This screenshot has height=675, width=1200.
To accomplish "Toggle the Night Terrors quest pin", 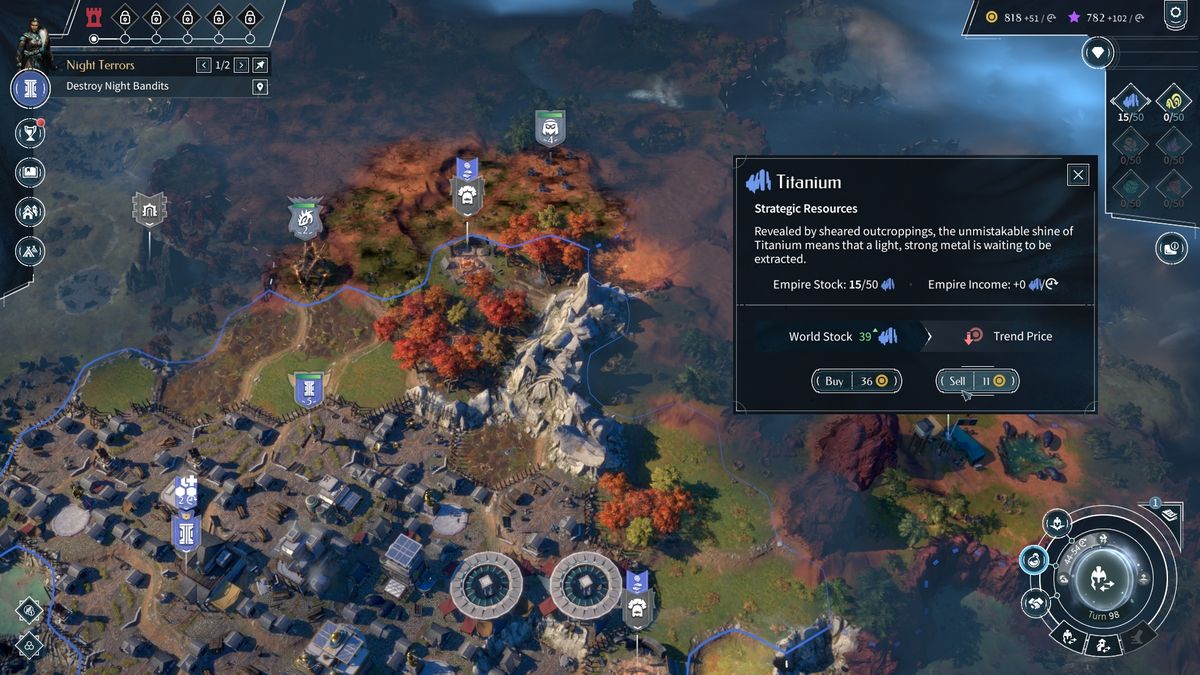I will 260,65.
